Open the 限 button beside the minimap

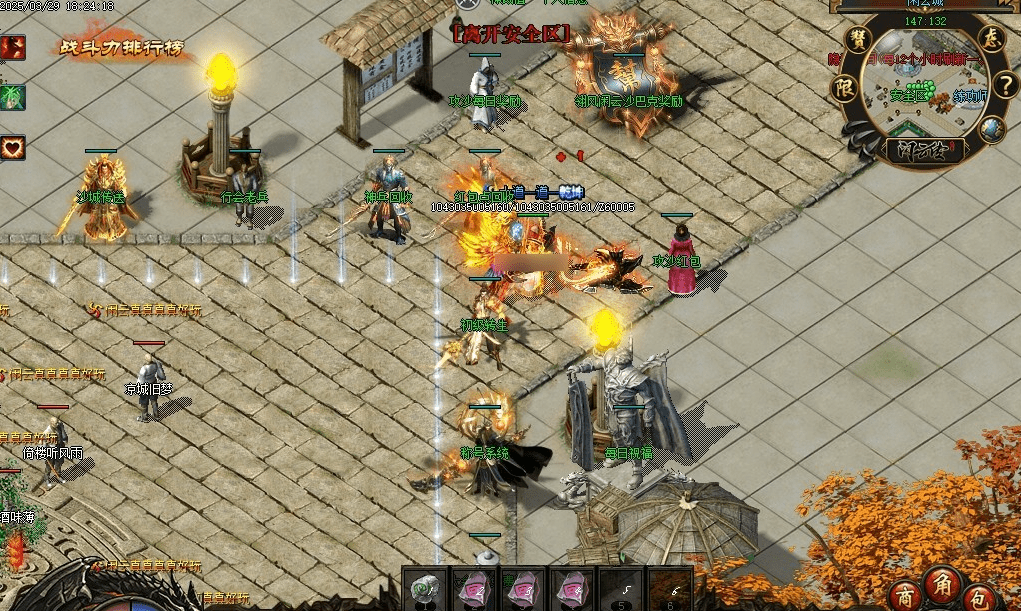click(844, 86)
